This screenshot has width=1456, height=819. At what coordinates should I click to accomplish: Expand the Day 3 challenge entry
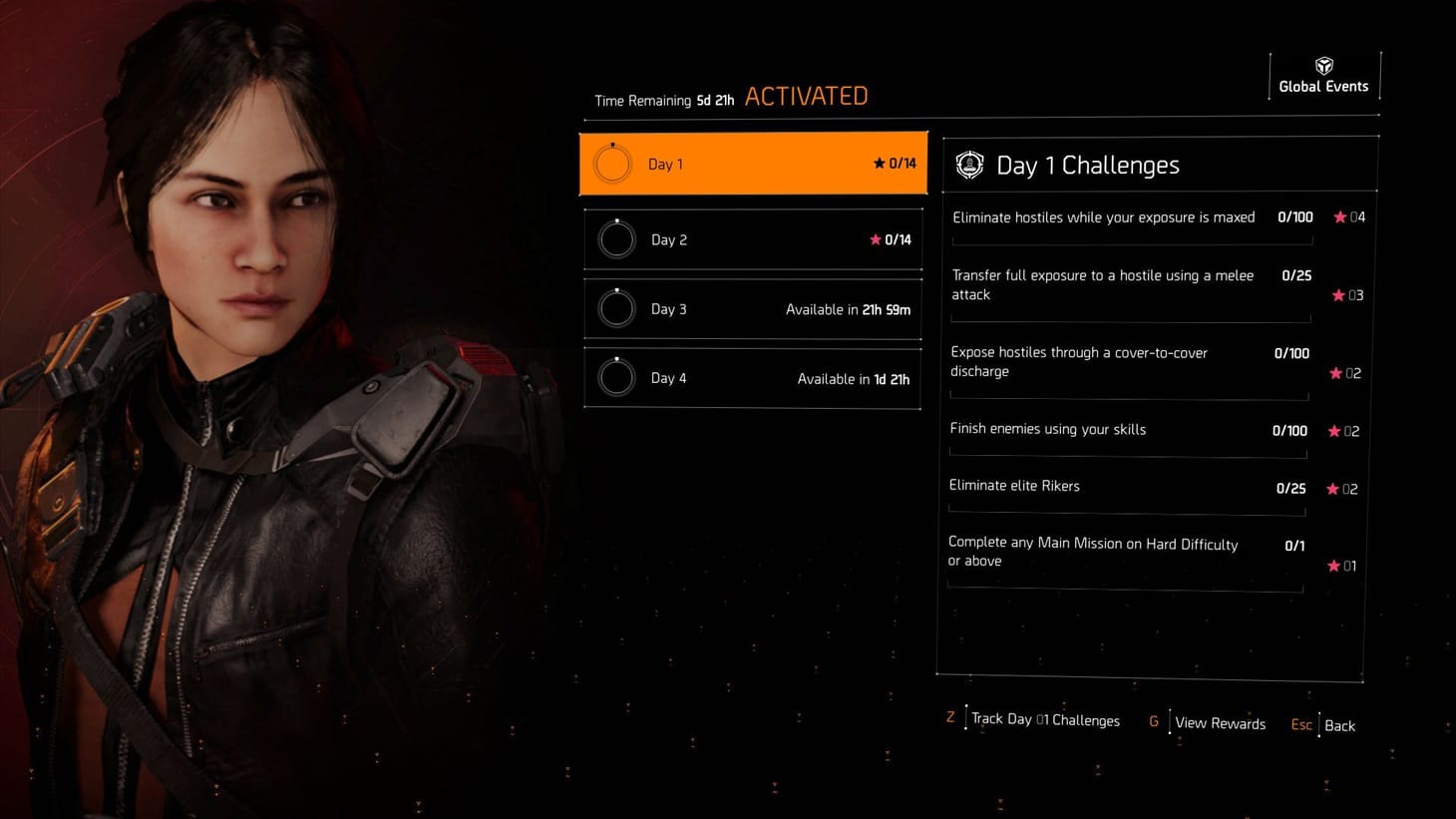(753, 309)
